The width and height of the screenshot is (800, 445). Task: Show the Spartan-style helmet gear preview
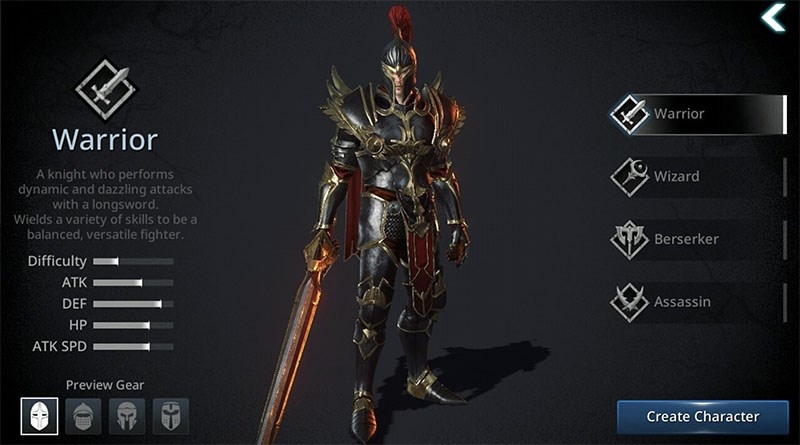tap(126, 415)
